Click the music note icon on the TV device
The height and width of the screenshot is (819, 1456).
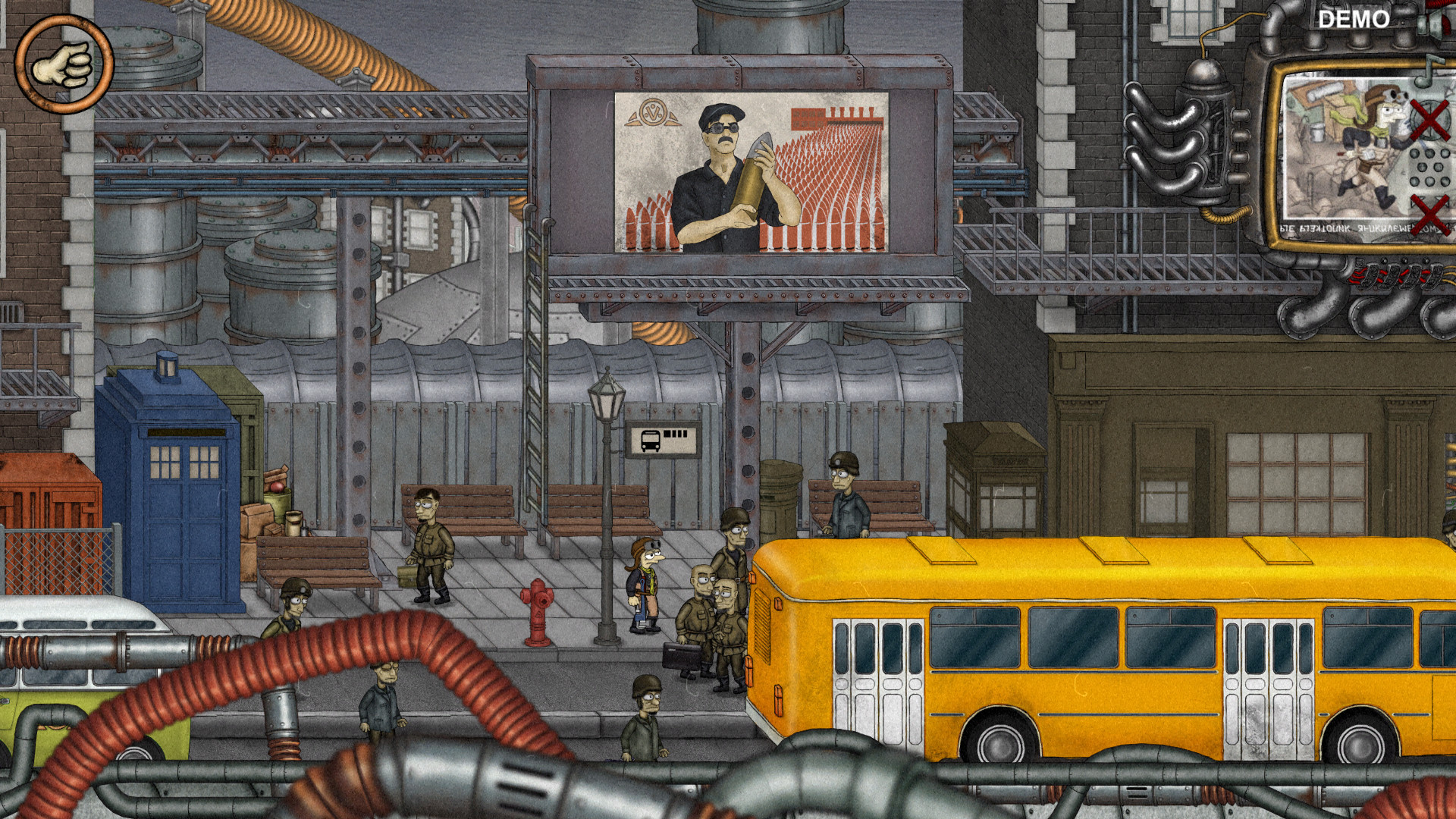tap(1429, 70)
